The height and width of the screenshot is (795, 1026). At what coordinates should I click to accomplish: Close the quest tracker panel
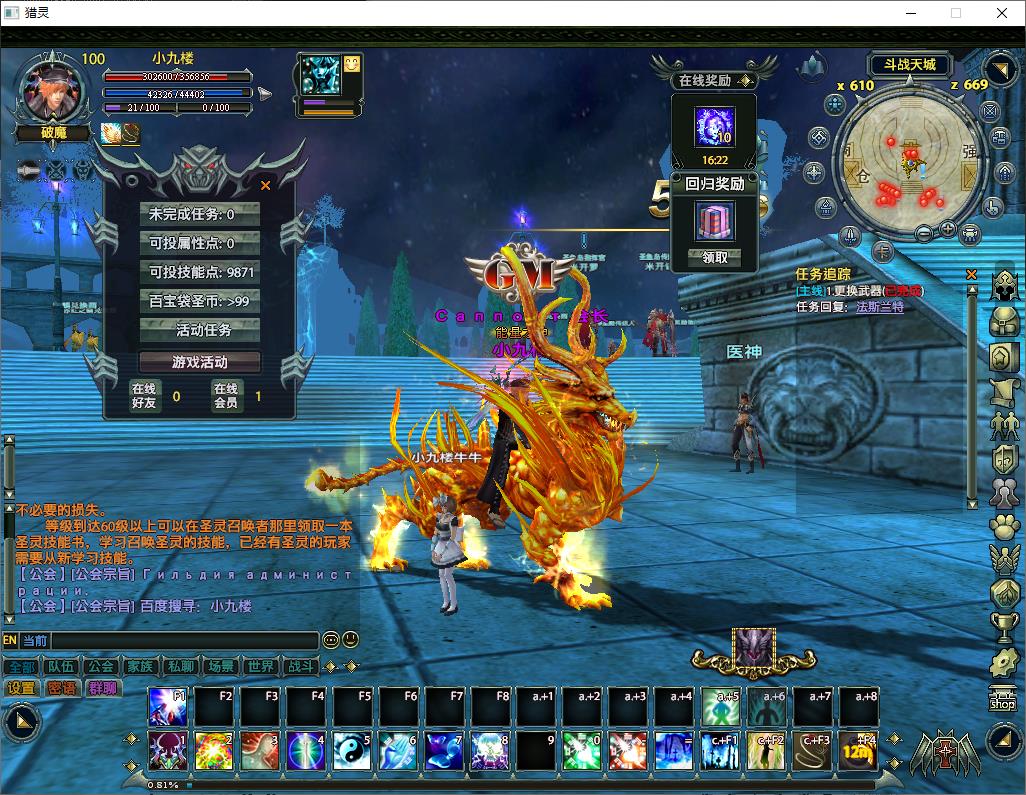pos(971,274)
